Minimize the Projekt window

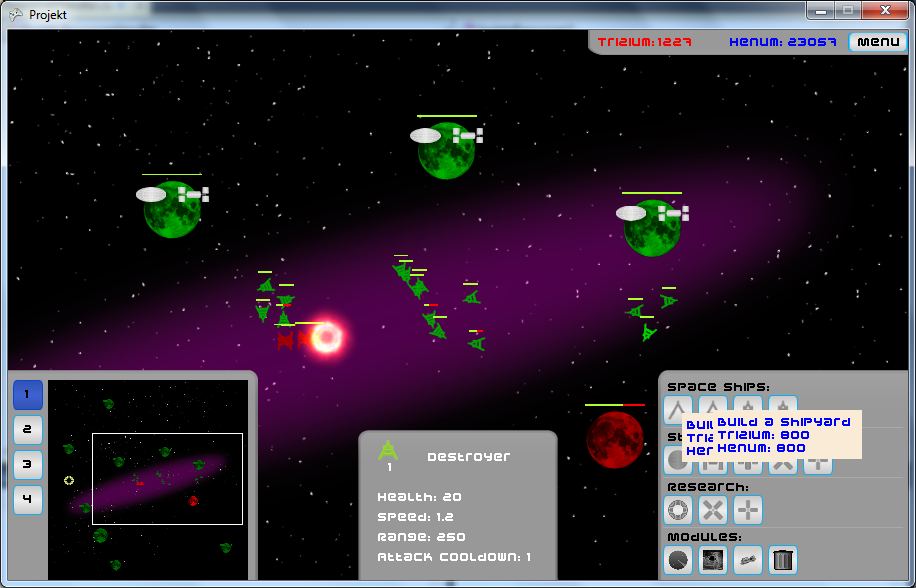[x=821, y=11]
